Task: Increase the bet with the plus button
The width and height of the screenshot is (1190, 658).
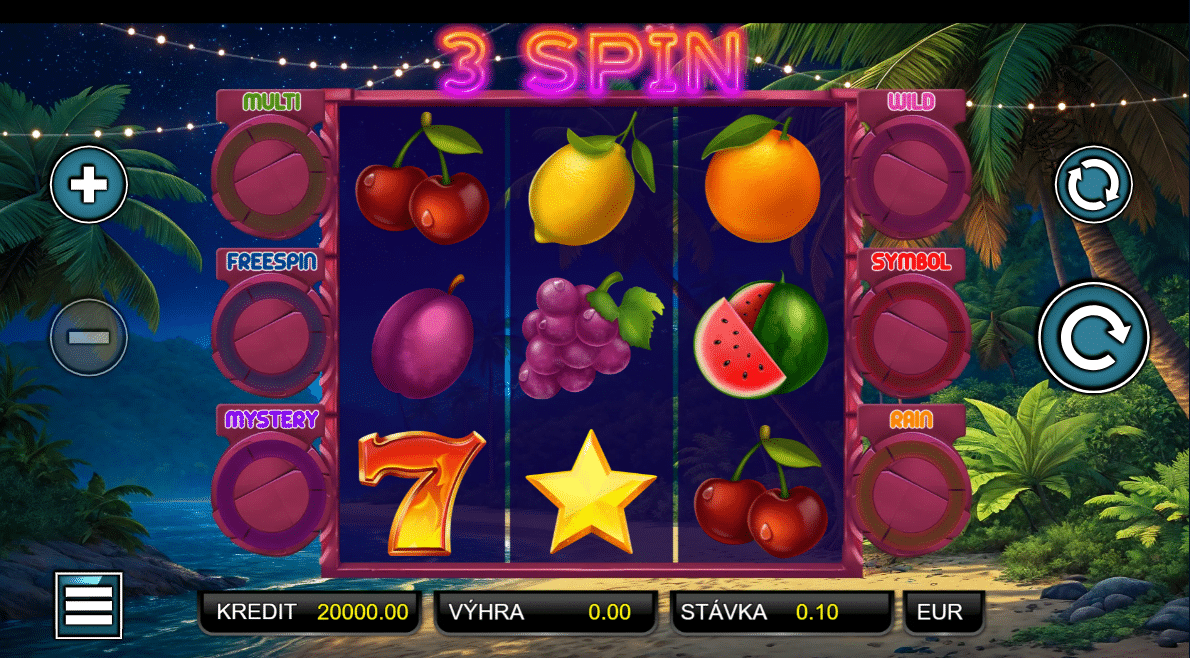Action: (x=89, y=185)
